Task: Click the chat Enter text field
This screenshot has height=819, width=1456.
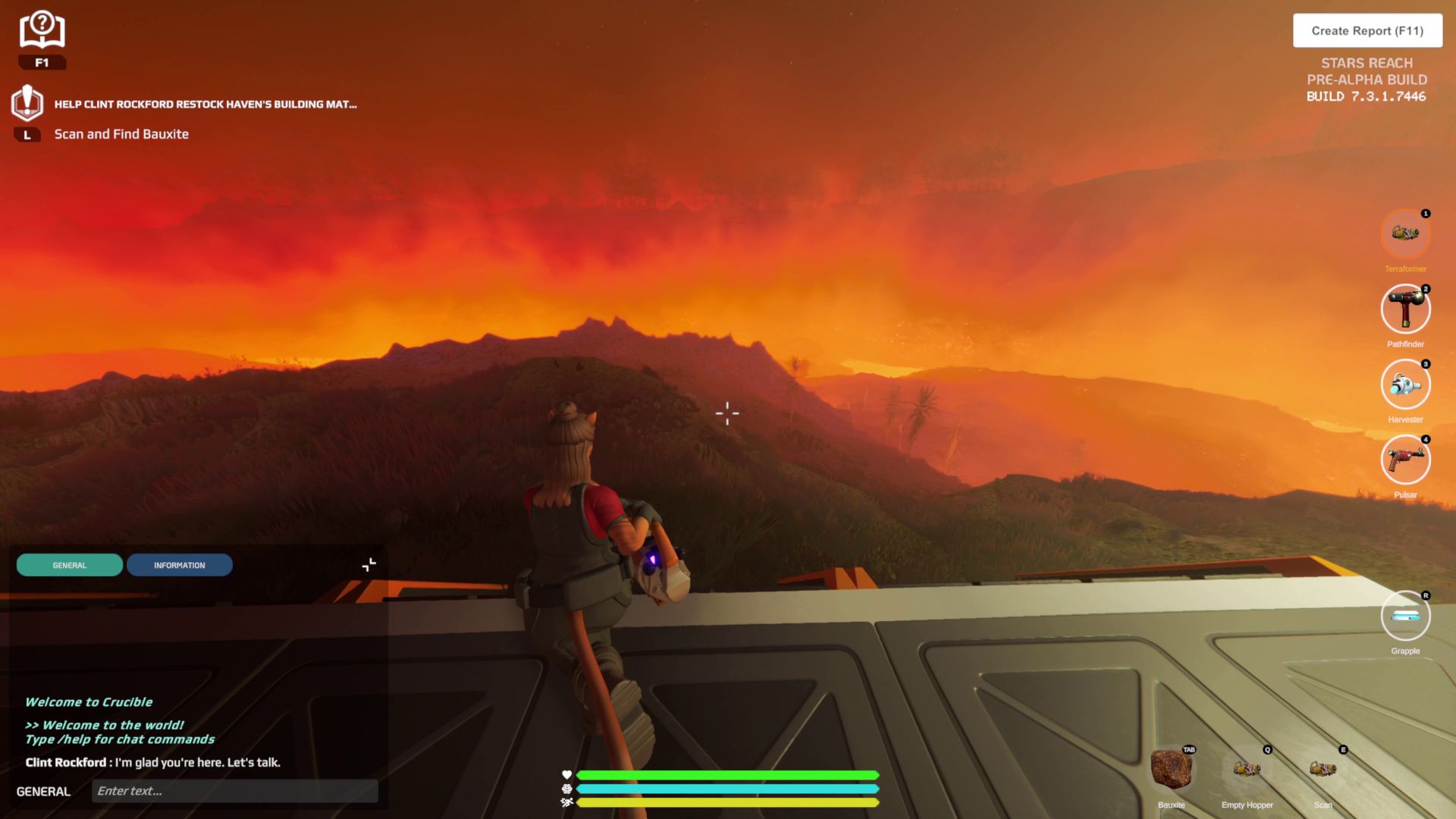Action: tap(235, 791)
